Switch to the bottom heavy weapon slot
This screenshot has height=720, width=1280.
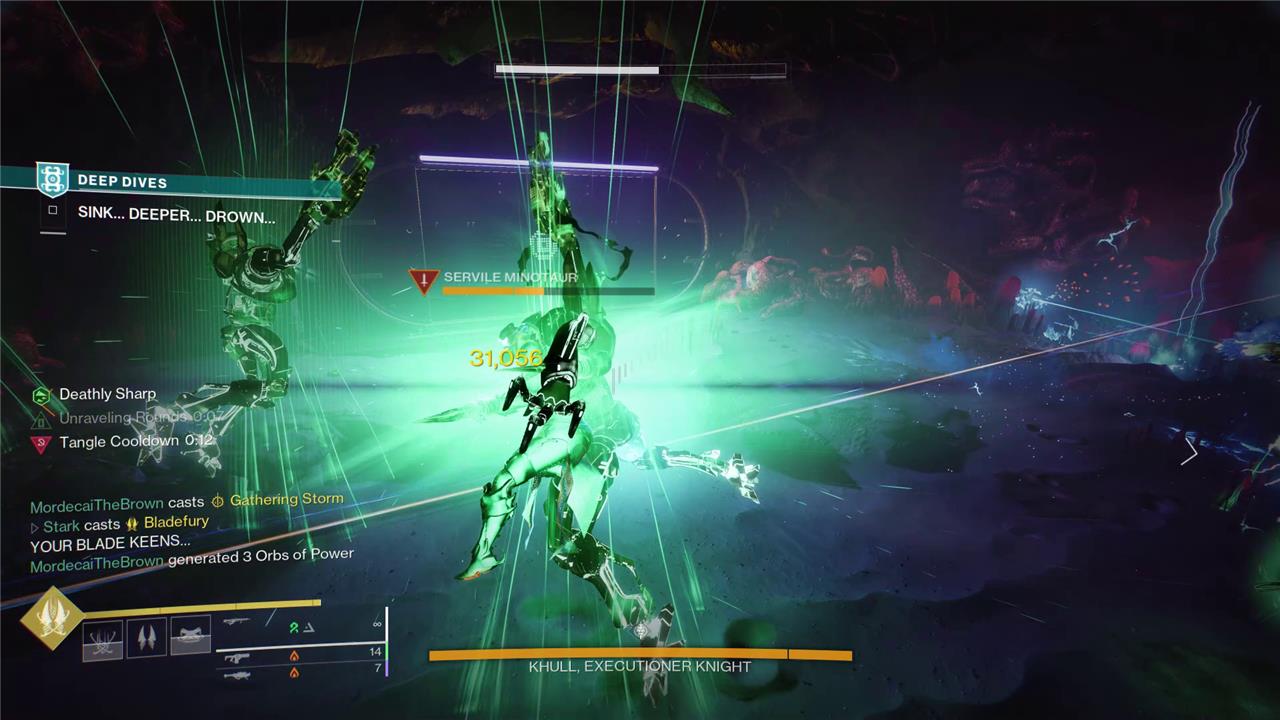237,674
